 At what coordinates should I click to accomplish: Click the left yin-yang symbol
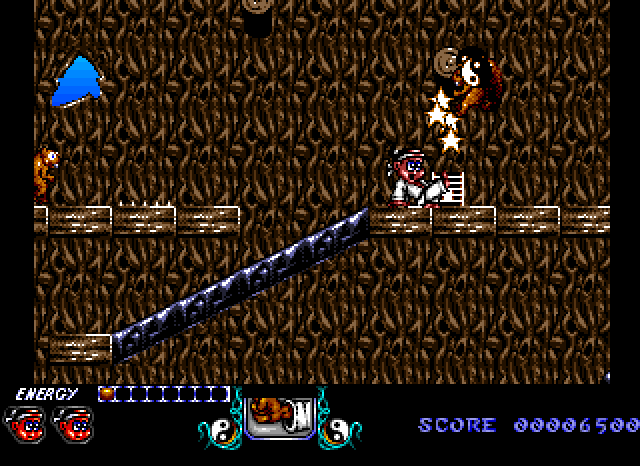[x=217, y=431]
